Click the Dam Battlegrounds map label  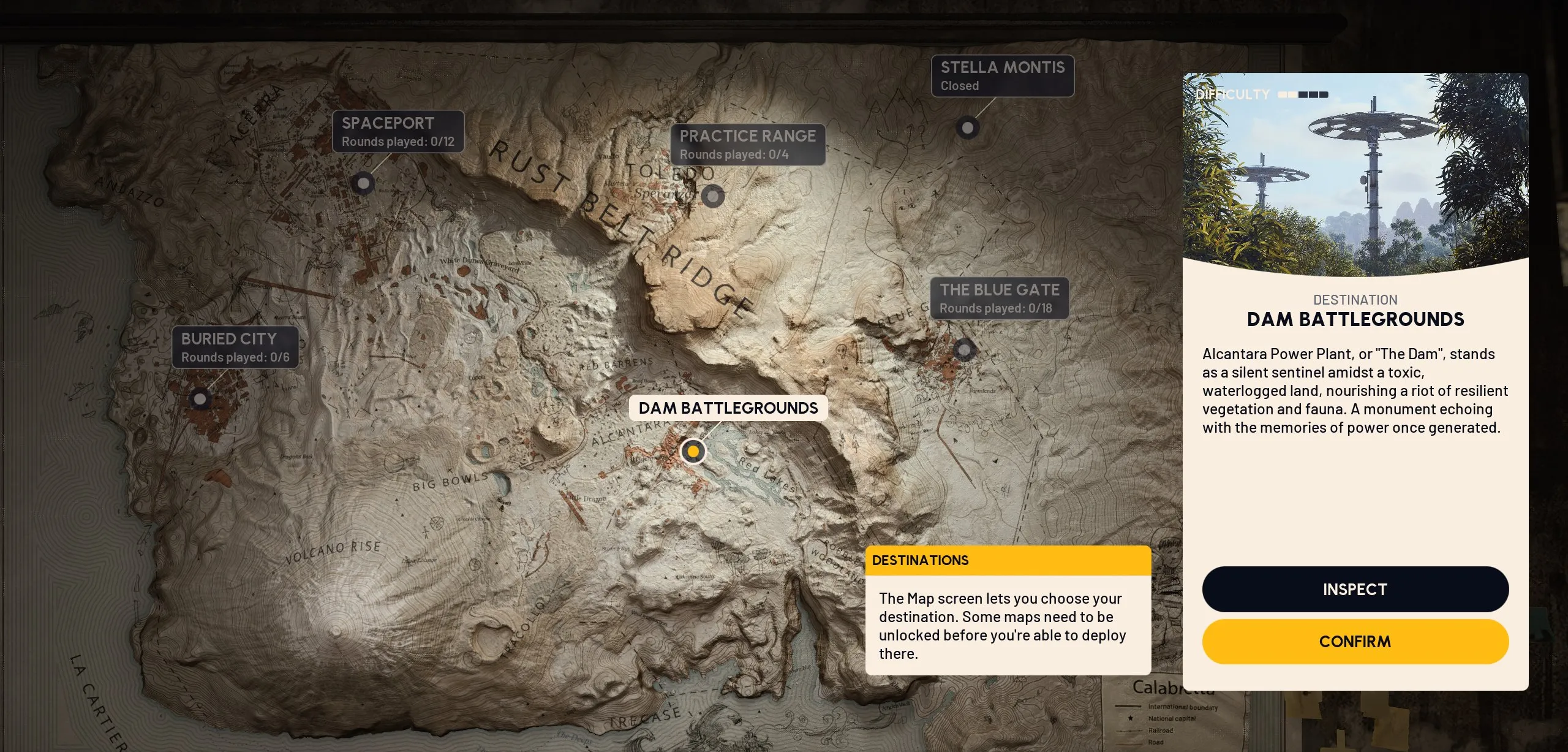pos(728,408)
